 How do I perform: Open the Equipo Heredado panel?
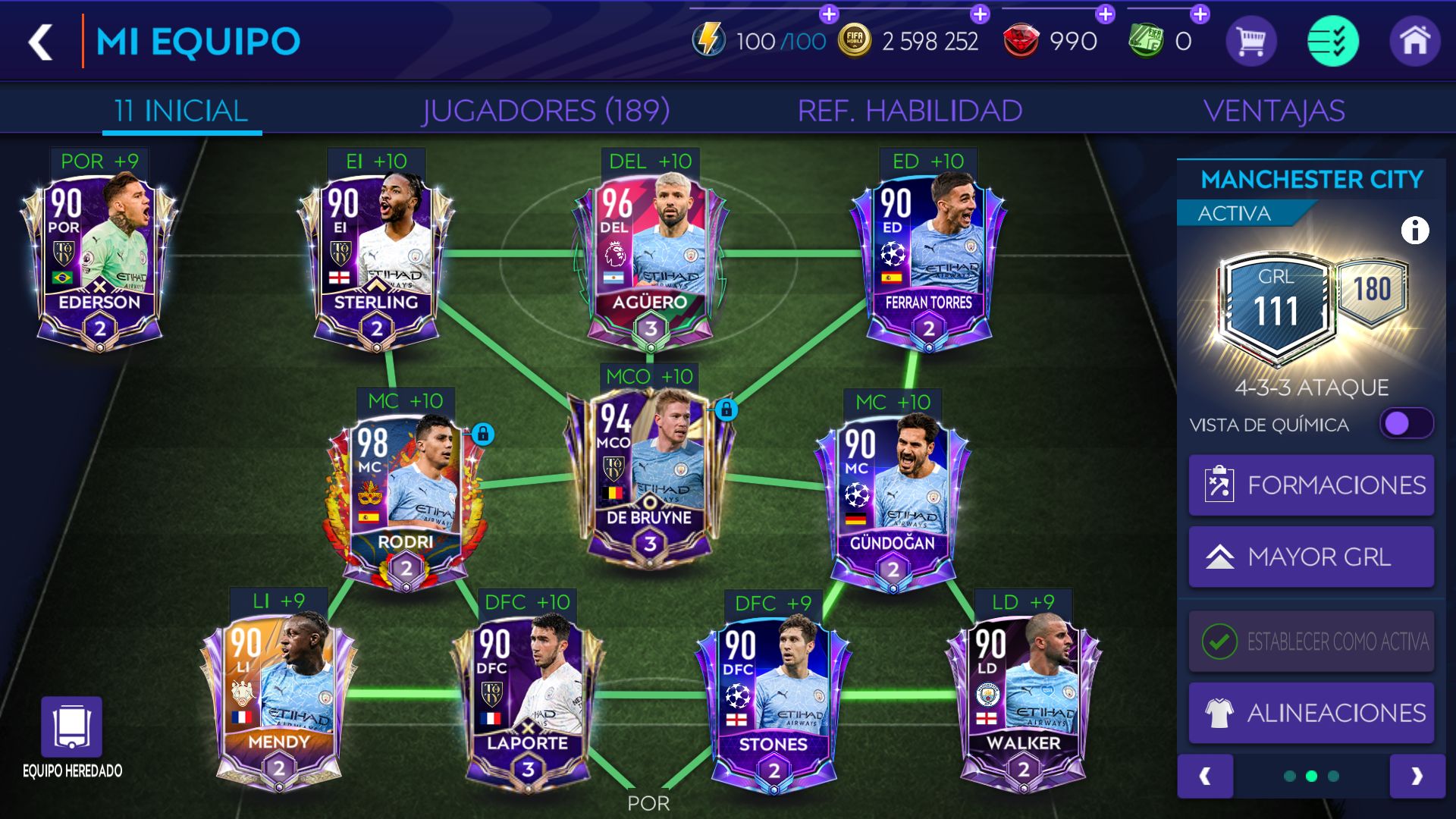coord(72,728)
